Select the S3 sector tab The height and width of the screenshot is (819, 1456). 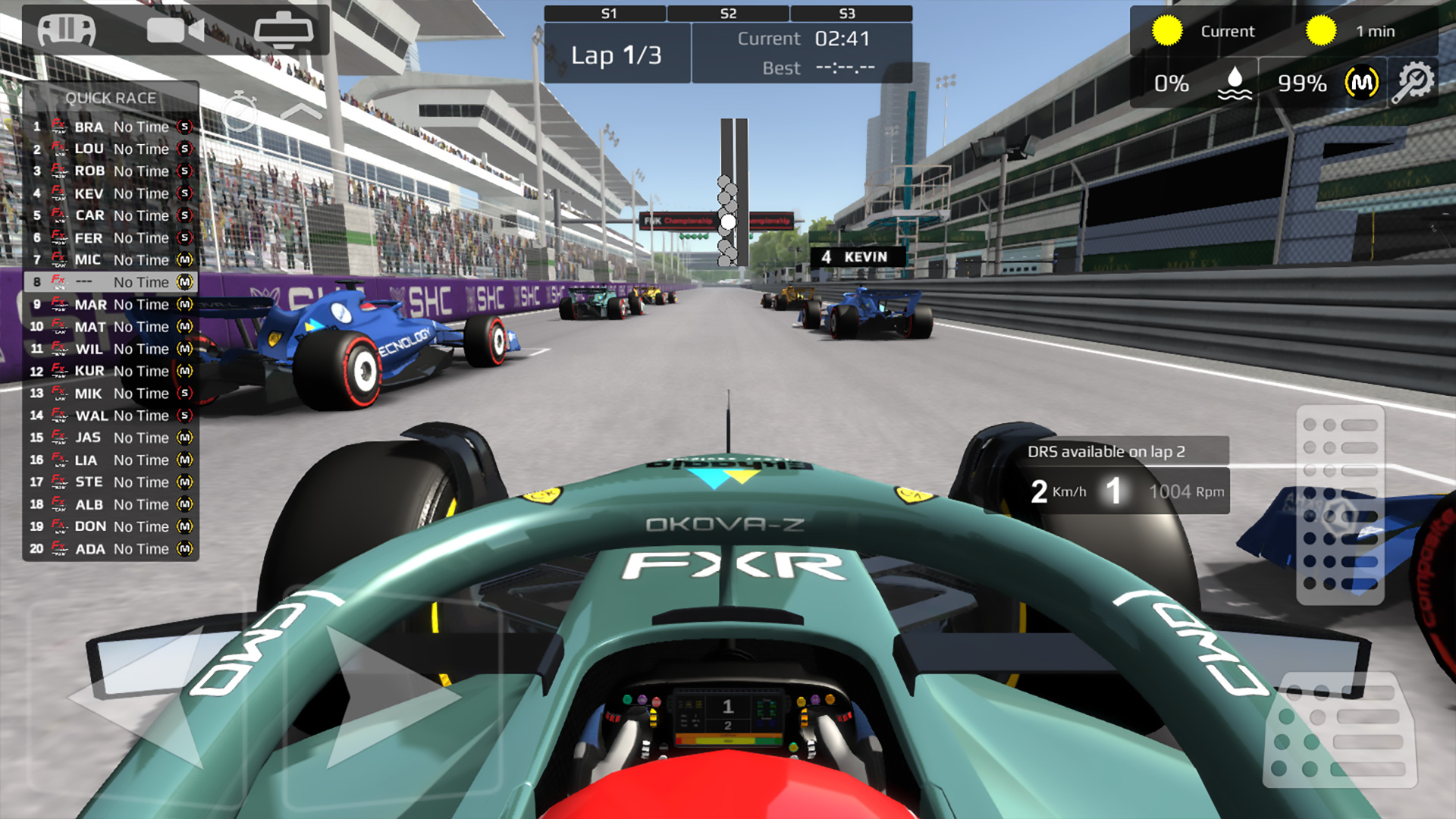(x=848, y=13)
